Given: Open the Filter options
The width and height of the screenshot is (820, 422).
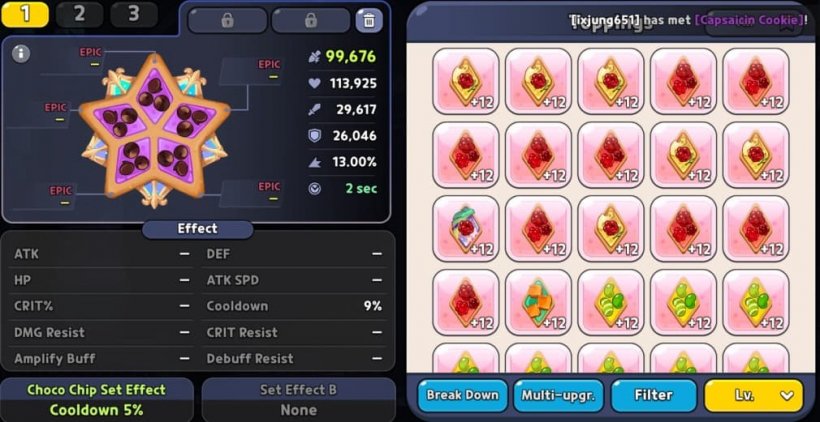Looking at the screenshot, I should 654,395.
